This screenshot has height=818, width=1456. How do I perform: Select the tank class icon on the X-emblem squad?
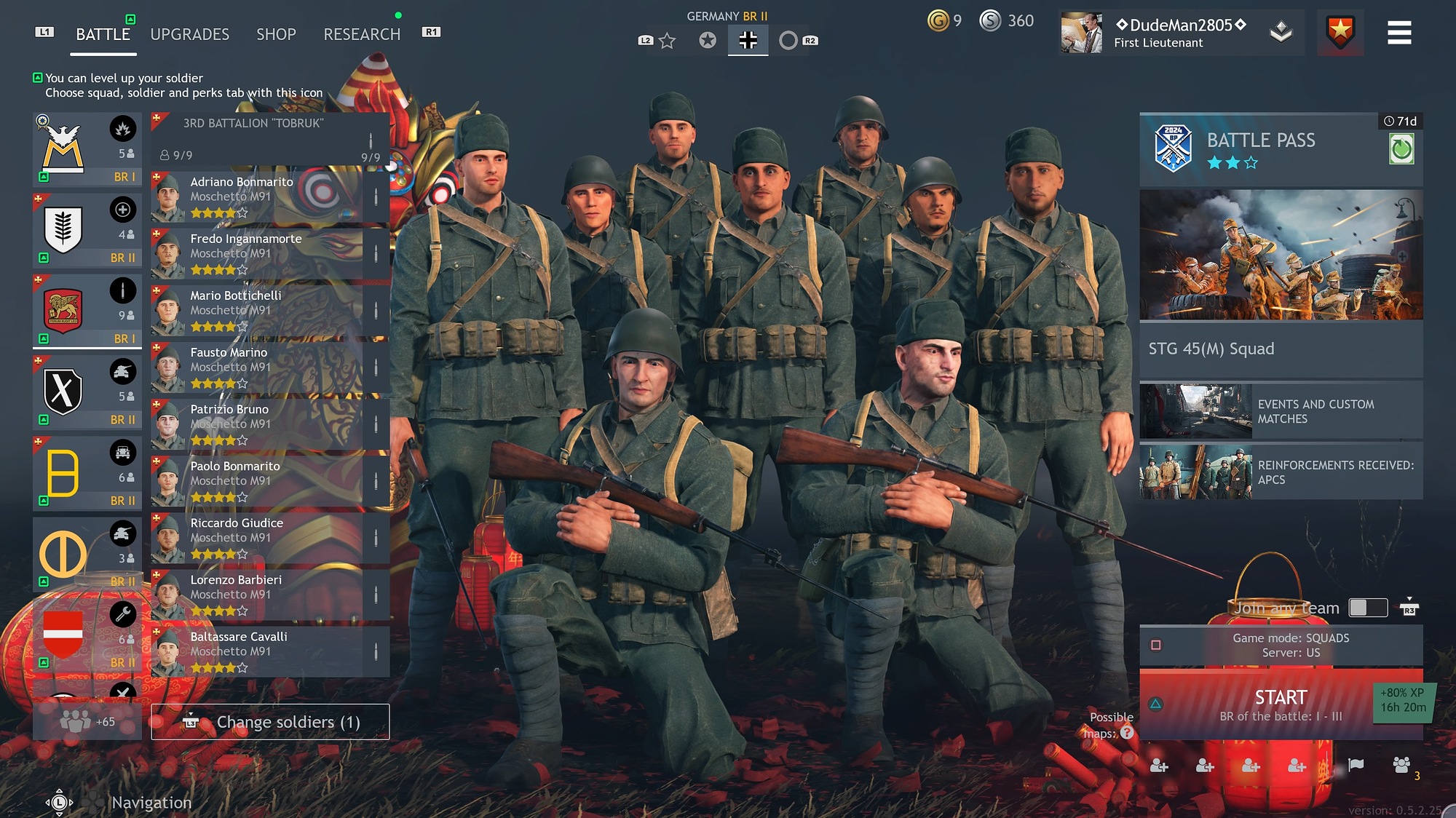pyautogui.click(x=124, y=371)
